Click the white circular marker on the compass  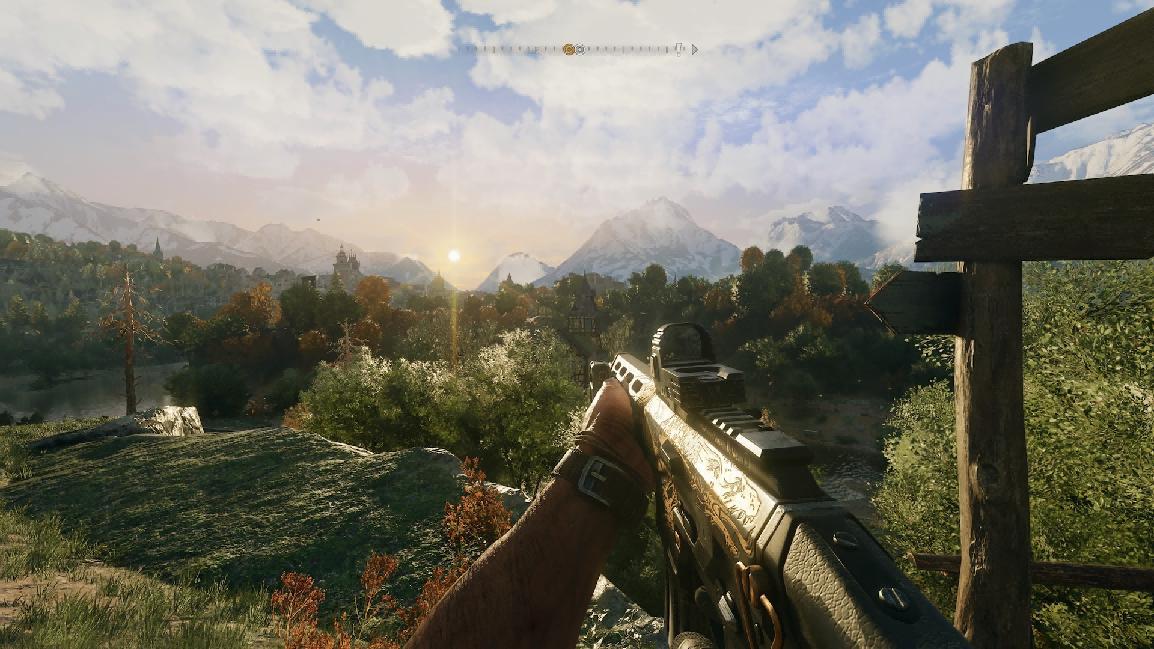tap(580, 49)
